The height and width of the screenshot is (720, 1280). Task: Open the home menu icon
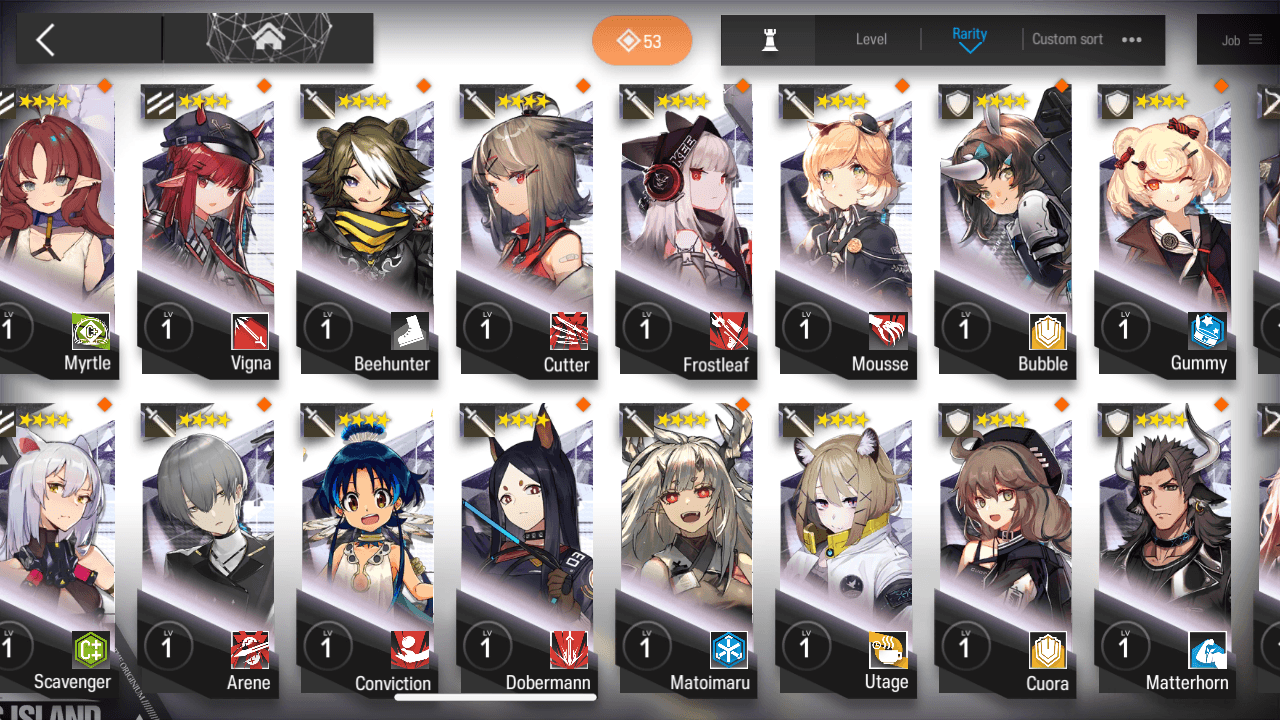(267, 39)
